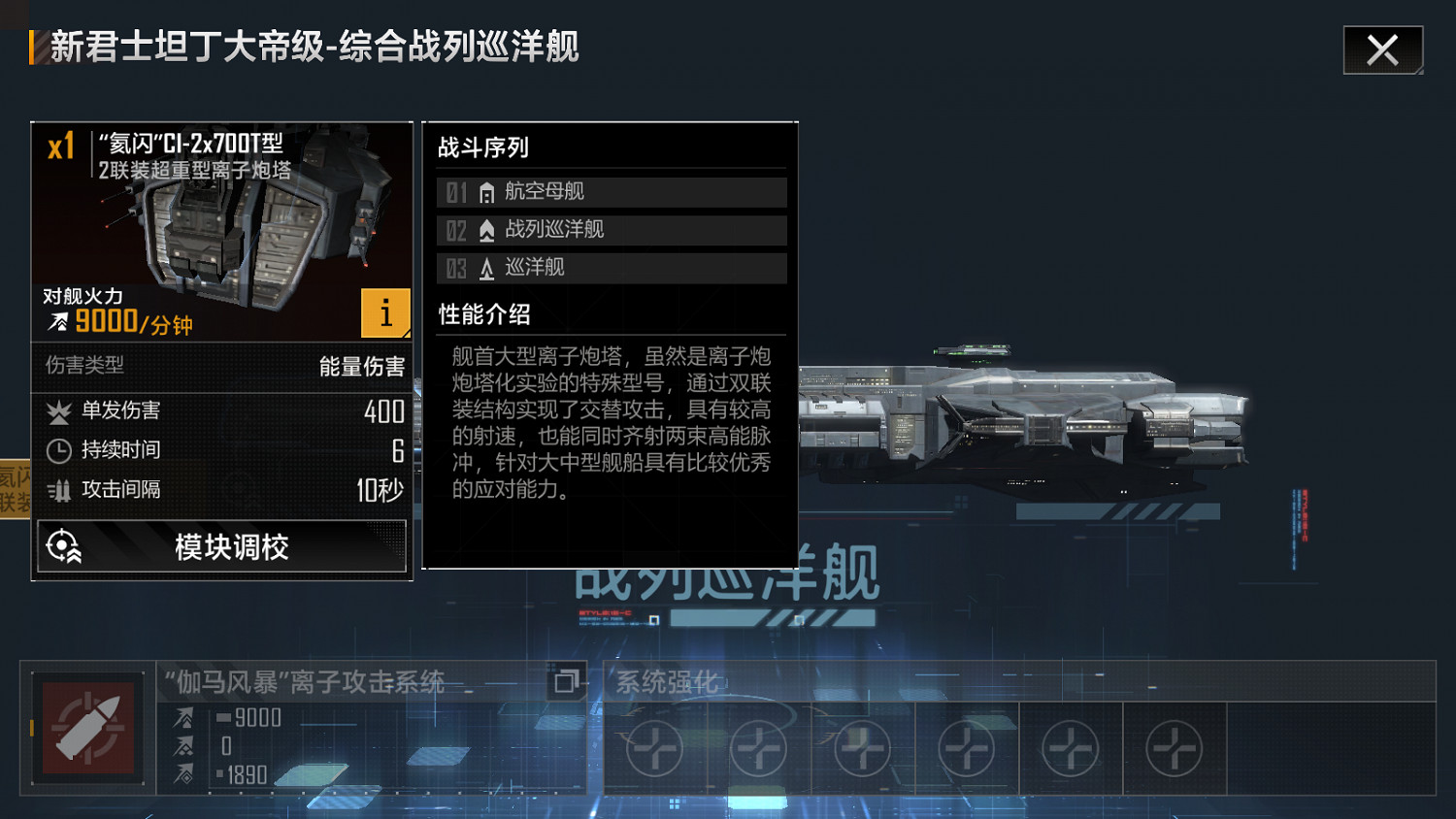Select the first empty 系统强化 upgrade slot
Screen dimensions: 1456x819
pyautogui.click(x=653, y=747)
